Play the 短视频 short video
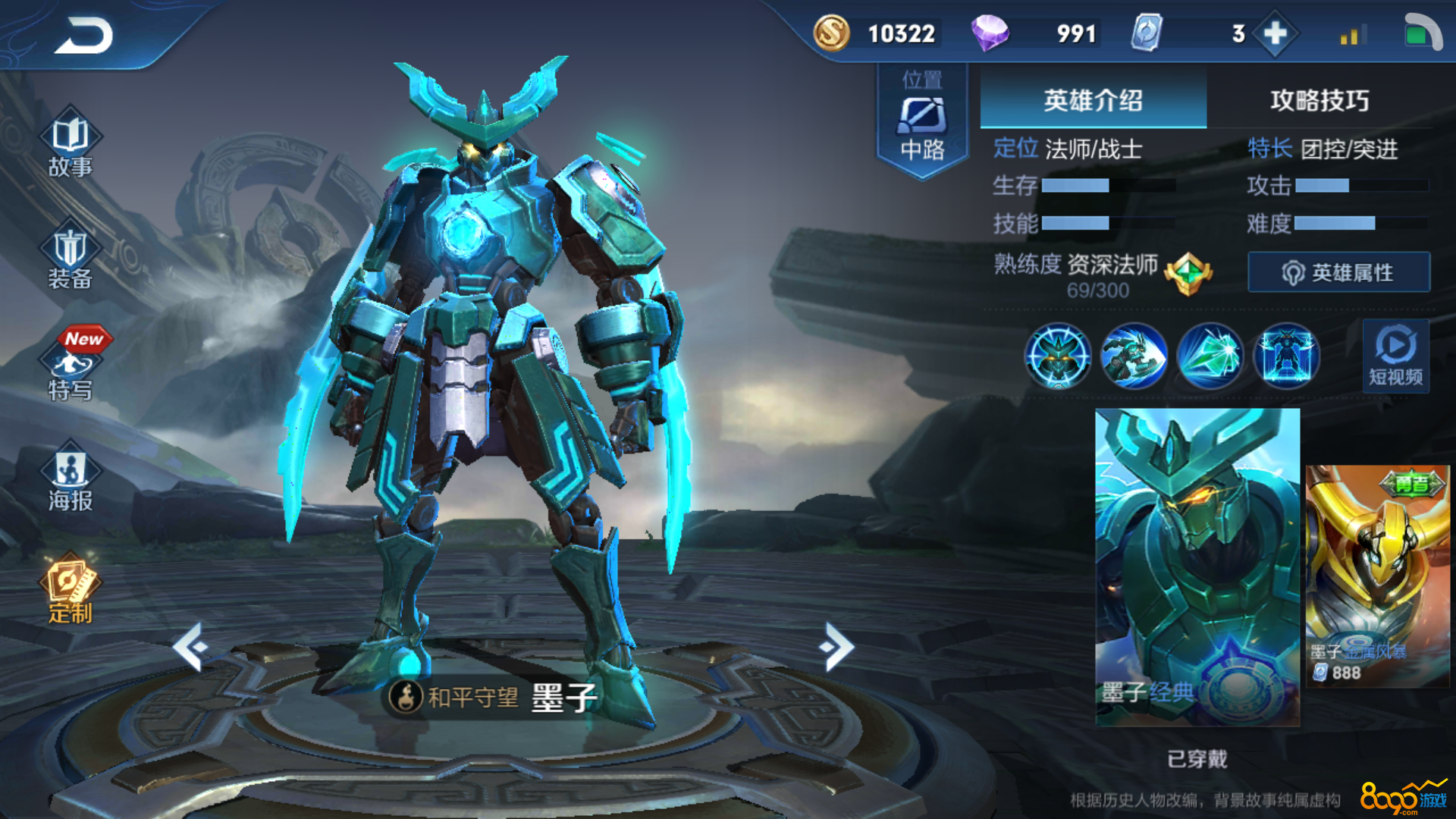The width and height of the screenshot is (1456, 819). (x=1395, y=355)
